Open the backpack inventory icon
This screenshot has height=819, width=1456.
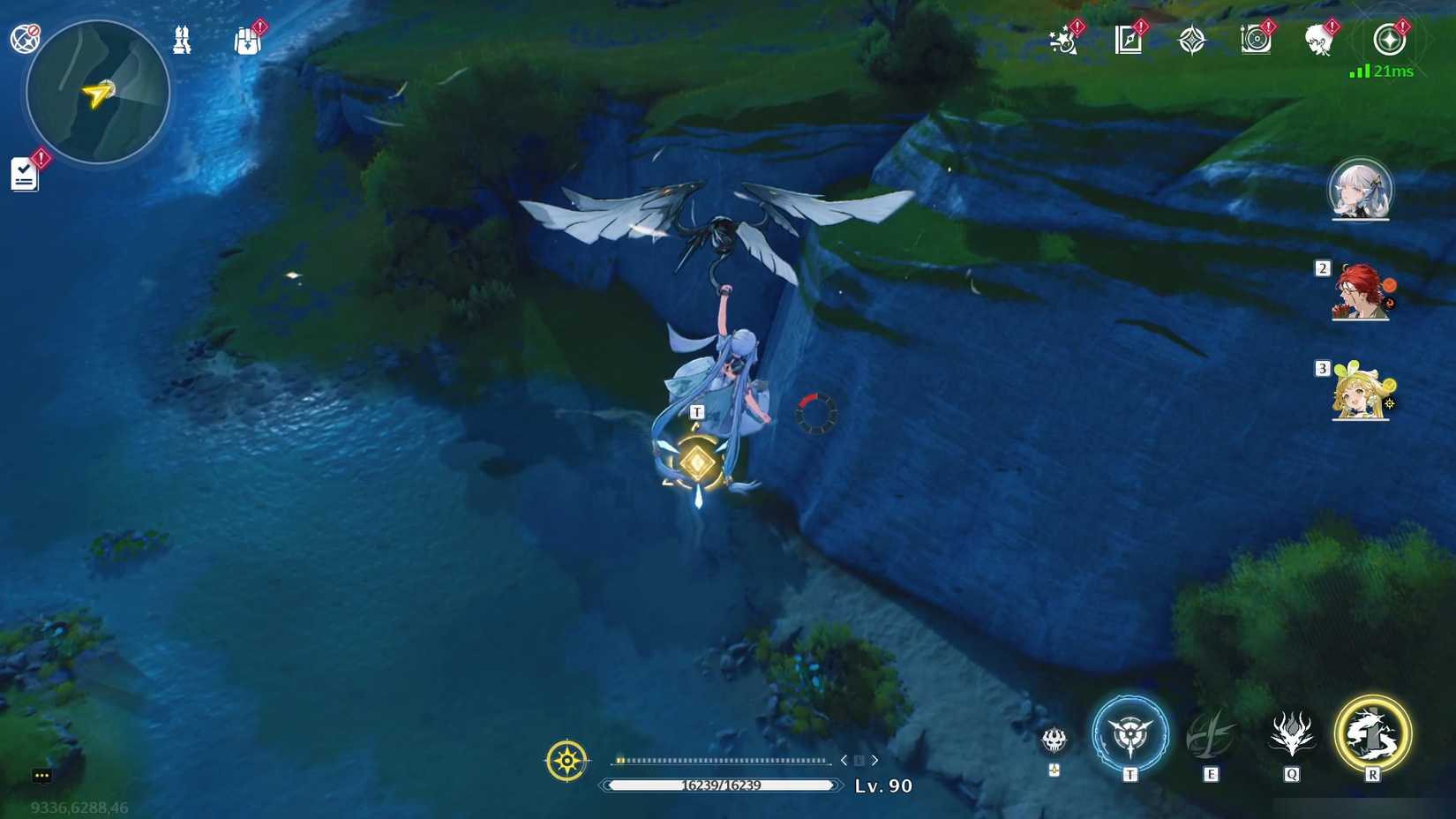click(246, 40)
